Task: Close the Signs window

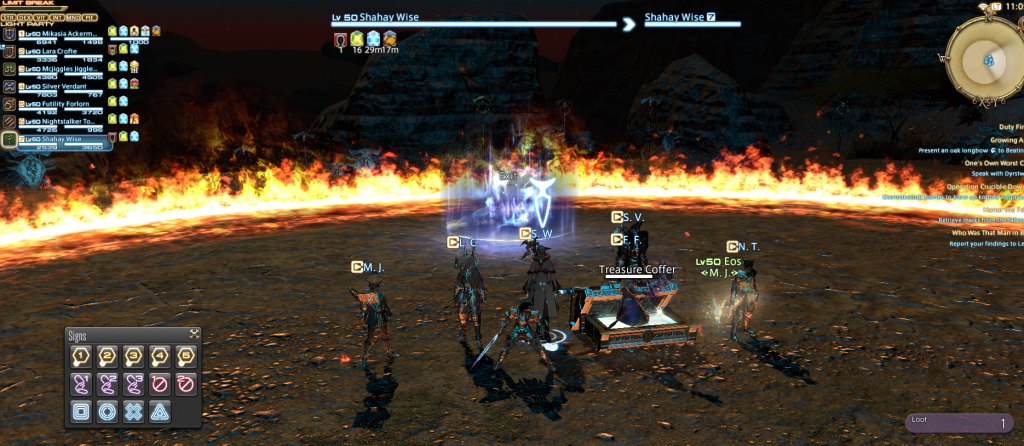Action: click(194, 334)
